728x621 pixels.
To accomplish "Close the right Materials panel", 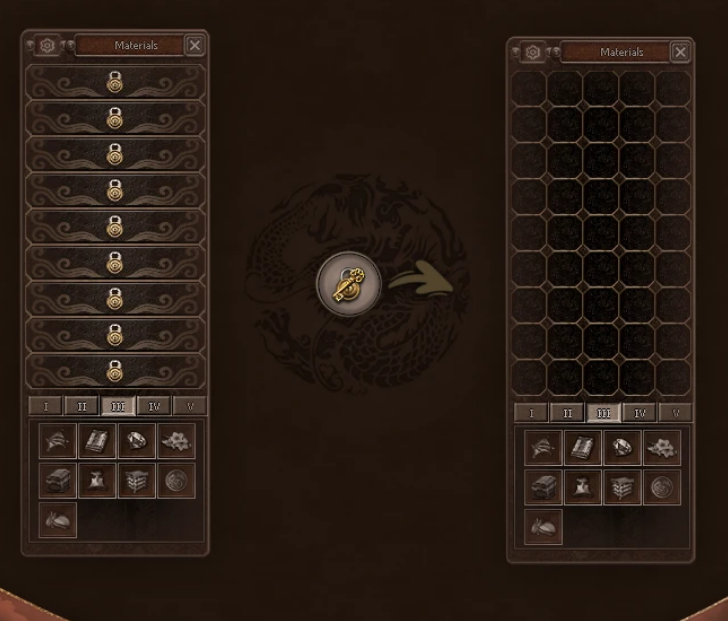I will (680, 52).
